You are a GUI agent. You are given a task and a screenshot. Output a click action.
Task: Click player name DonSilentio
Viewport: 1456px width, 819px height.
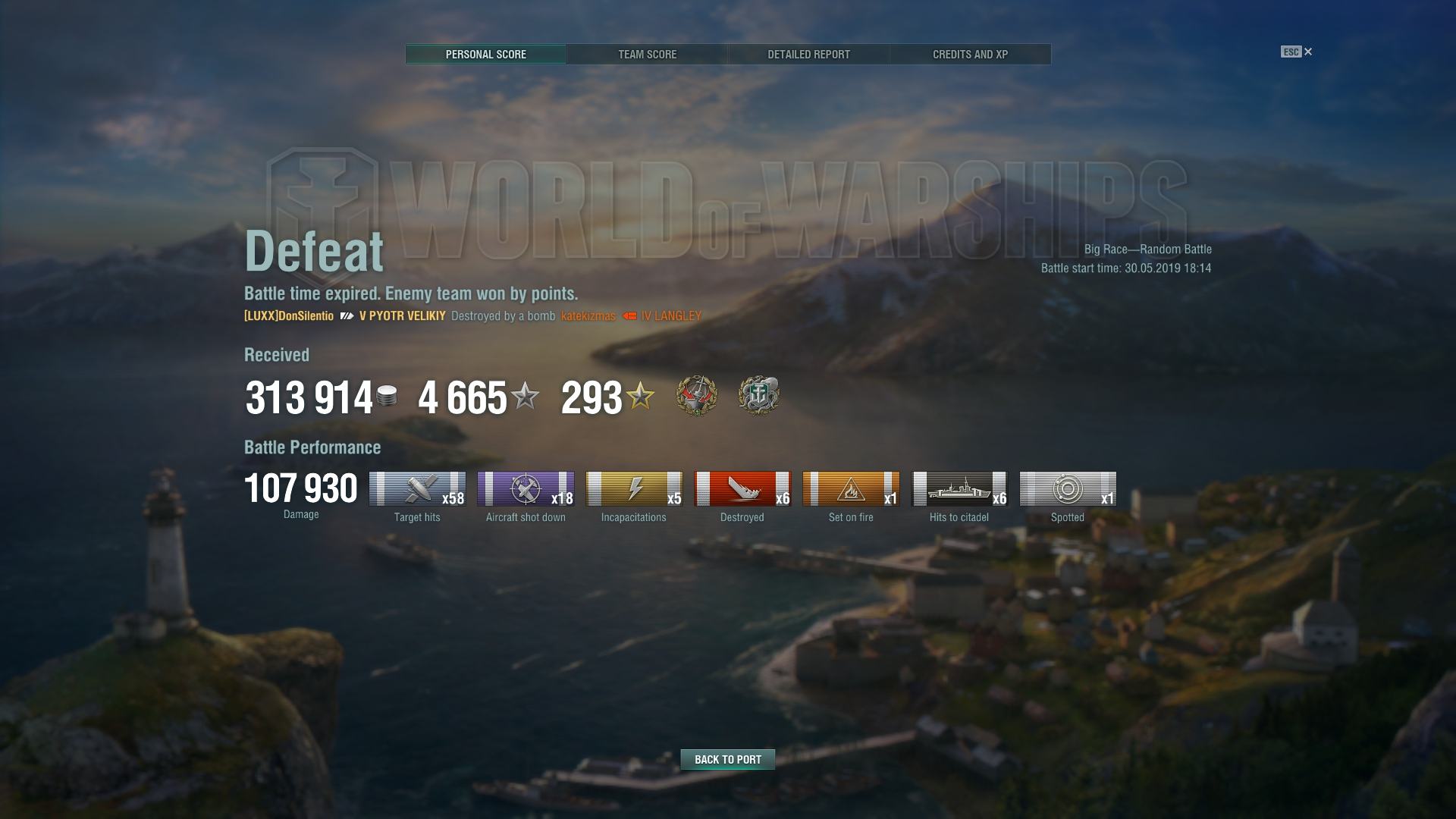[x=289, y=316]
